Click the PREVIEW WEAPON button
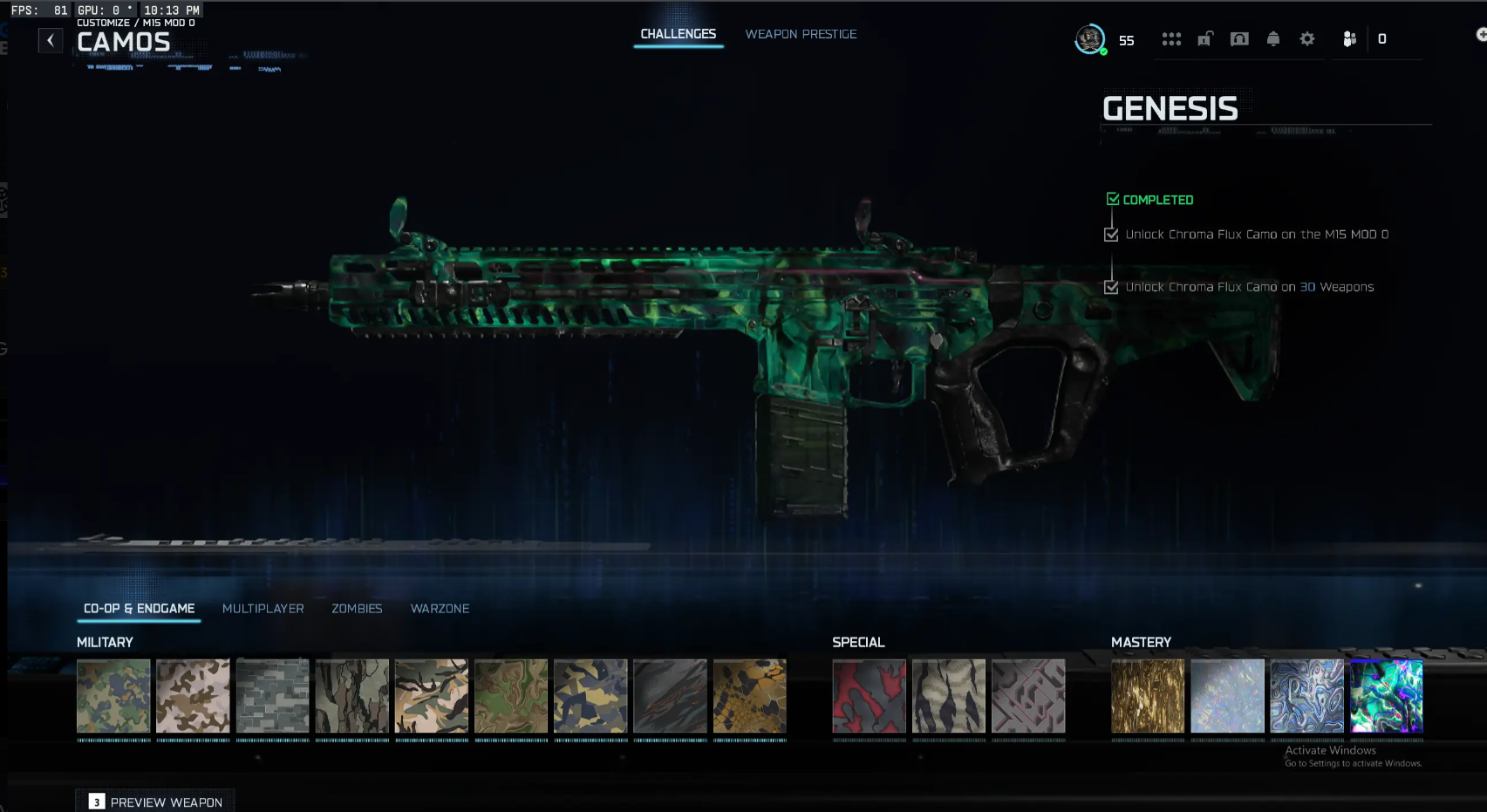 click(x=155, y=801)
